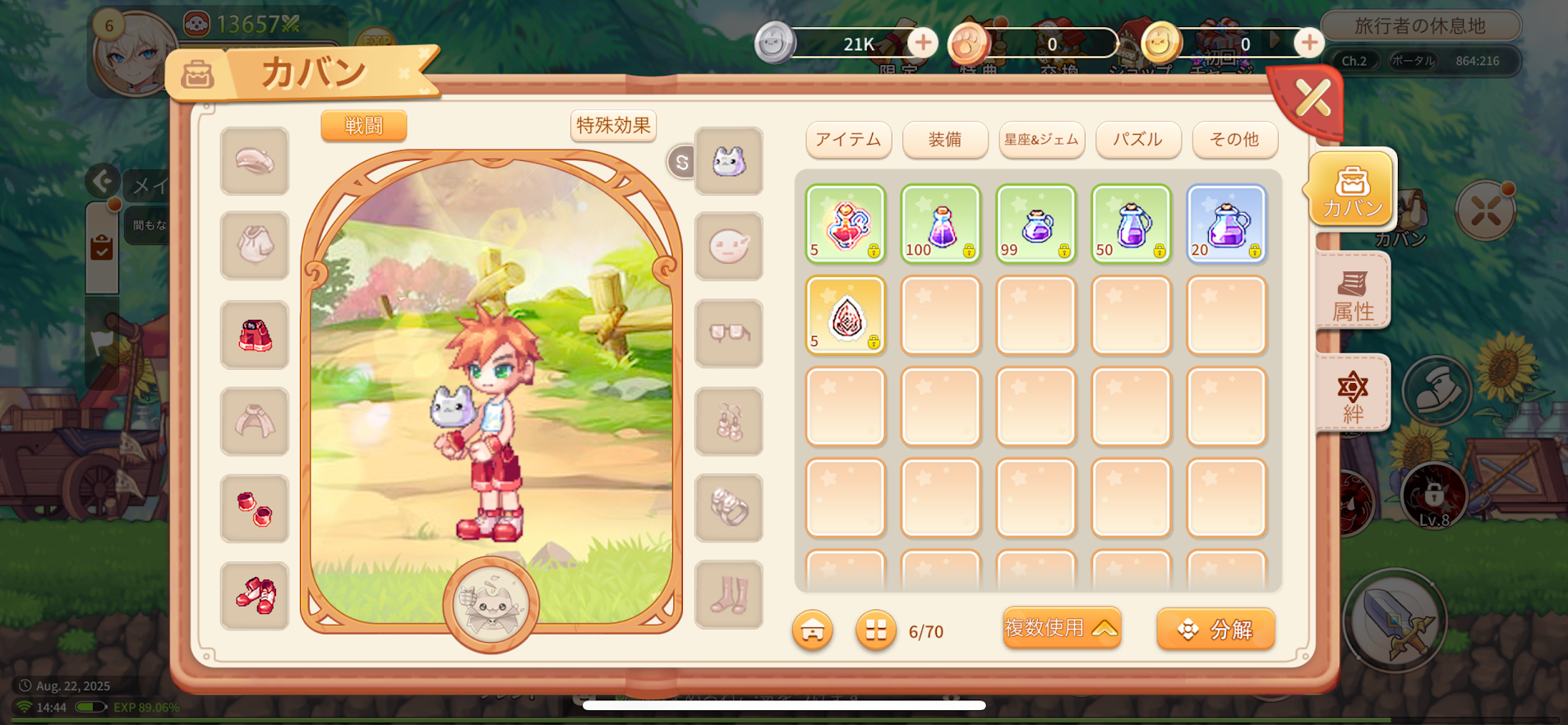Click the 分解 dismantle button

coord(1215,630)
